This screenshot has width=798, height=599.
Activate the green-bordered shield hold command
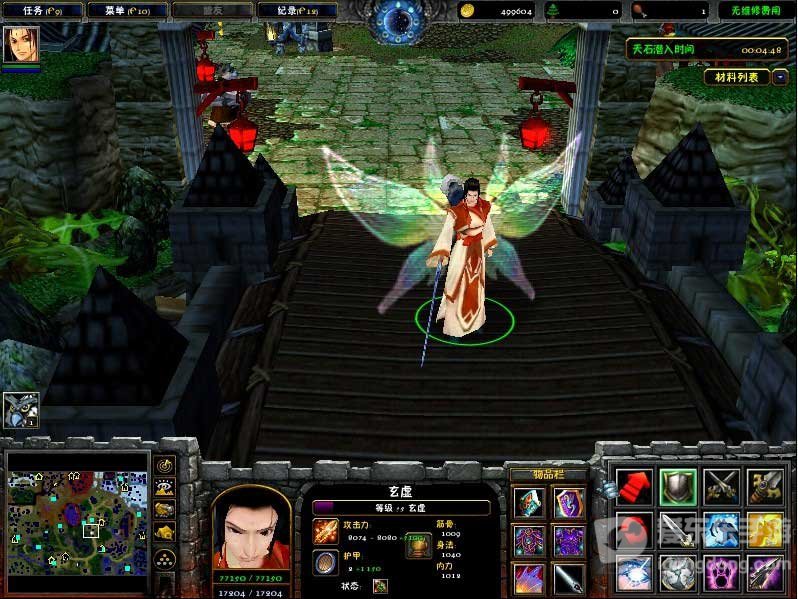pyautogui.click(x=678, y=487)
